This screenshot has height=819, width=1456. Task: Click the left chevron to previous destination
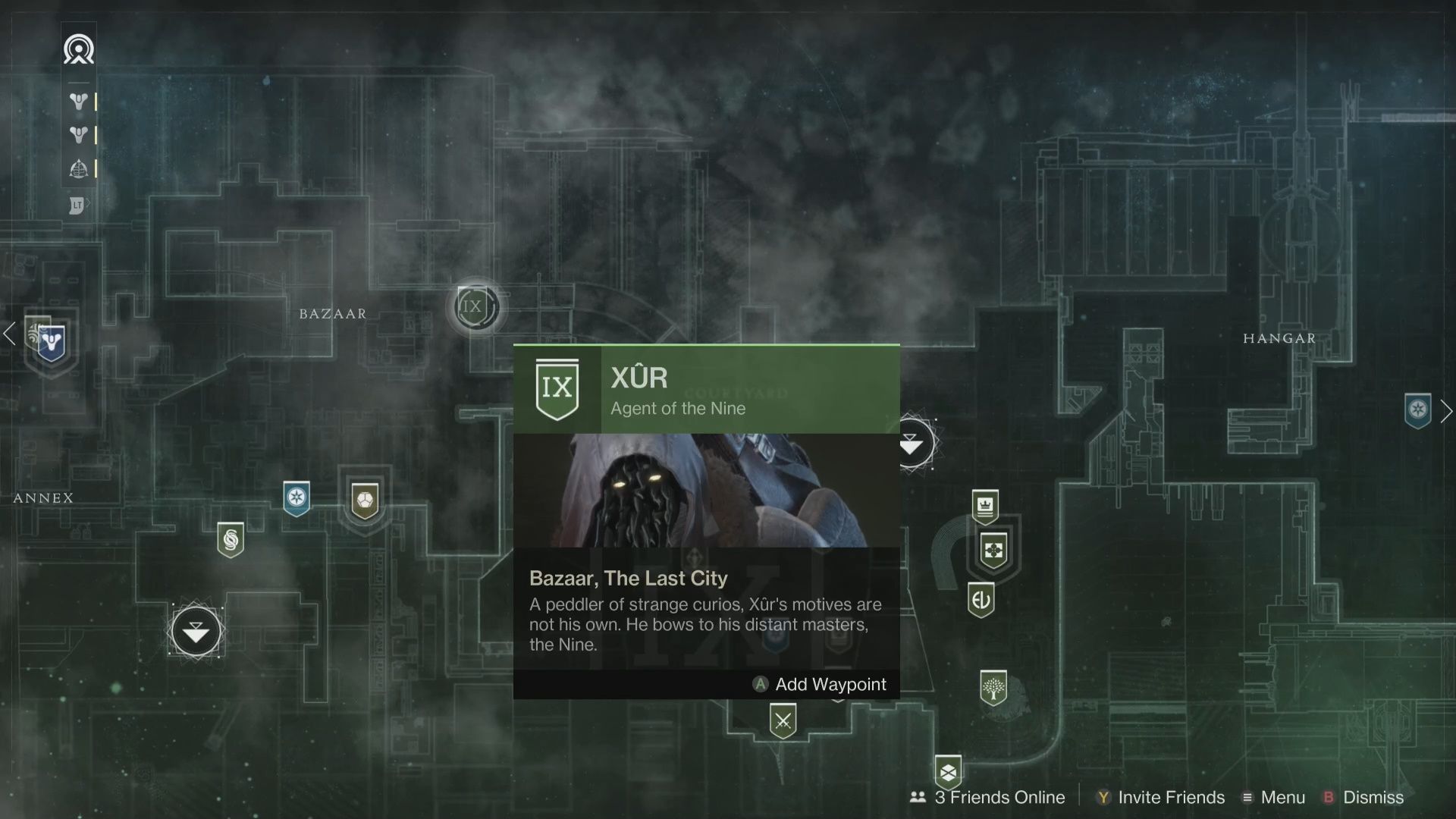click(9, 334)
